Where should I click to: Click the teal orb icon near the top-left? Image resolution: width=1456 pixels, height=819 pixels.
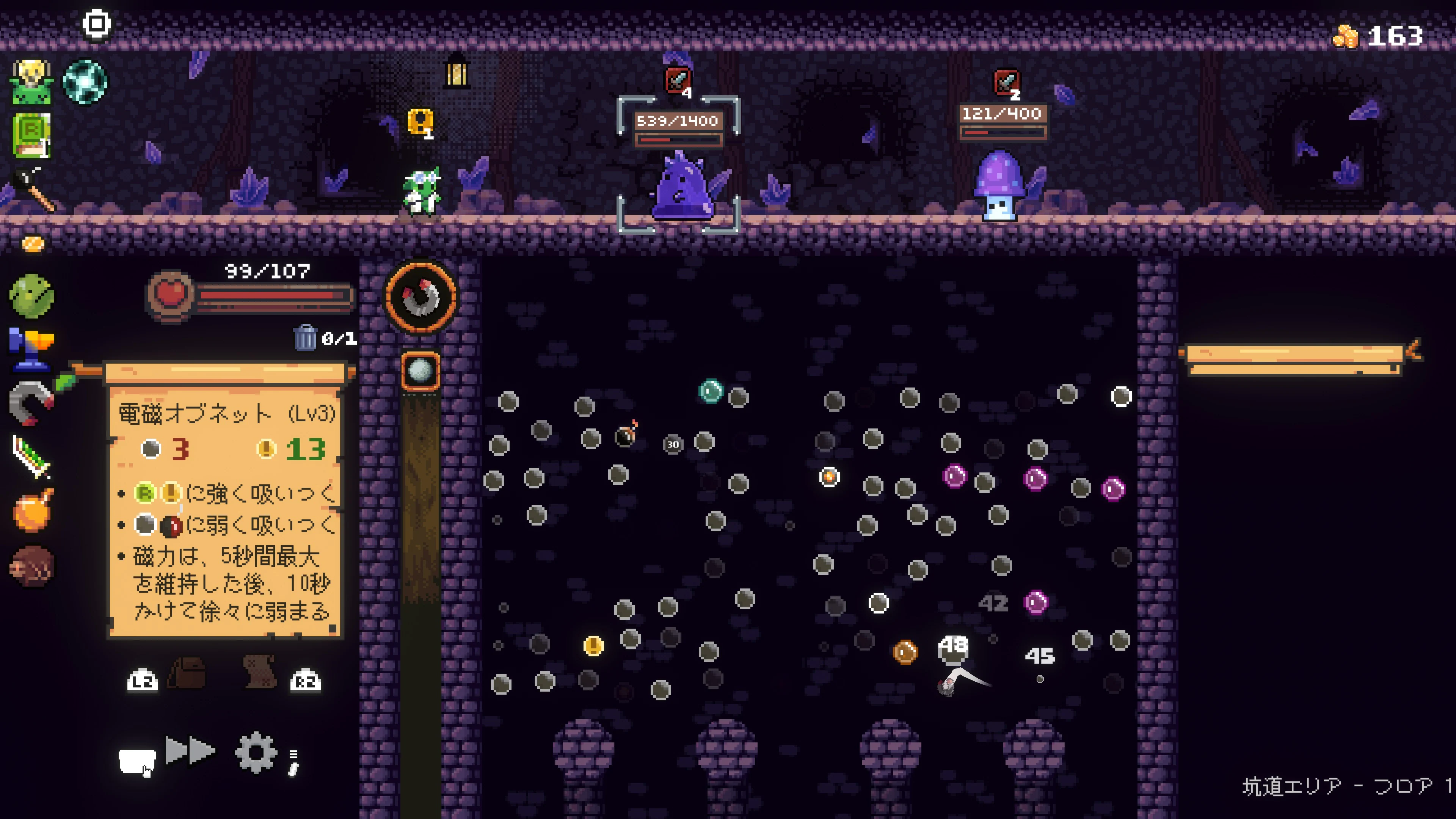tap(86, 82)
